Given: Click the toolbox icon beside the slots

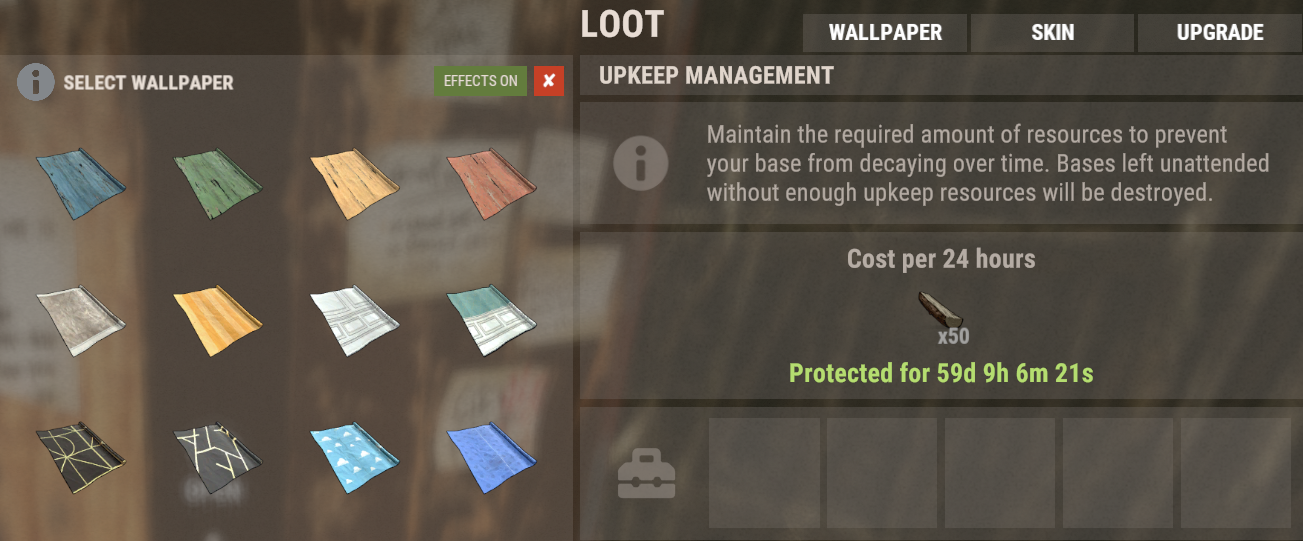Looking at the screenshot, I should (646, 473).
